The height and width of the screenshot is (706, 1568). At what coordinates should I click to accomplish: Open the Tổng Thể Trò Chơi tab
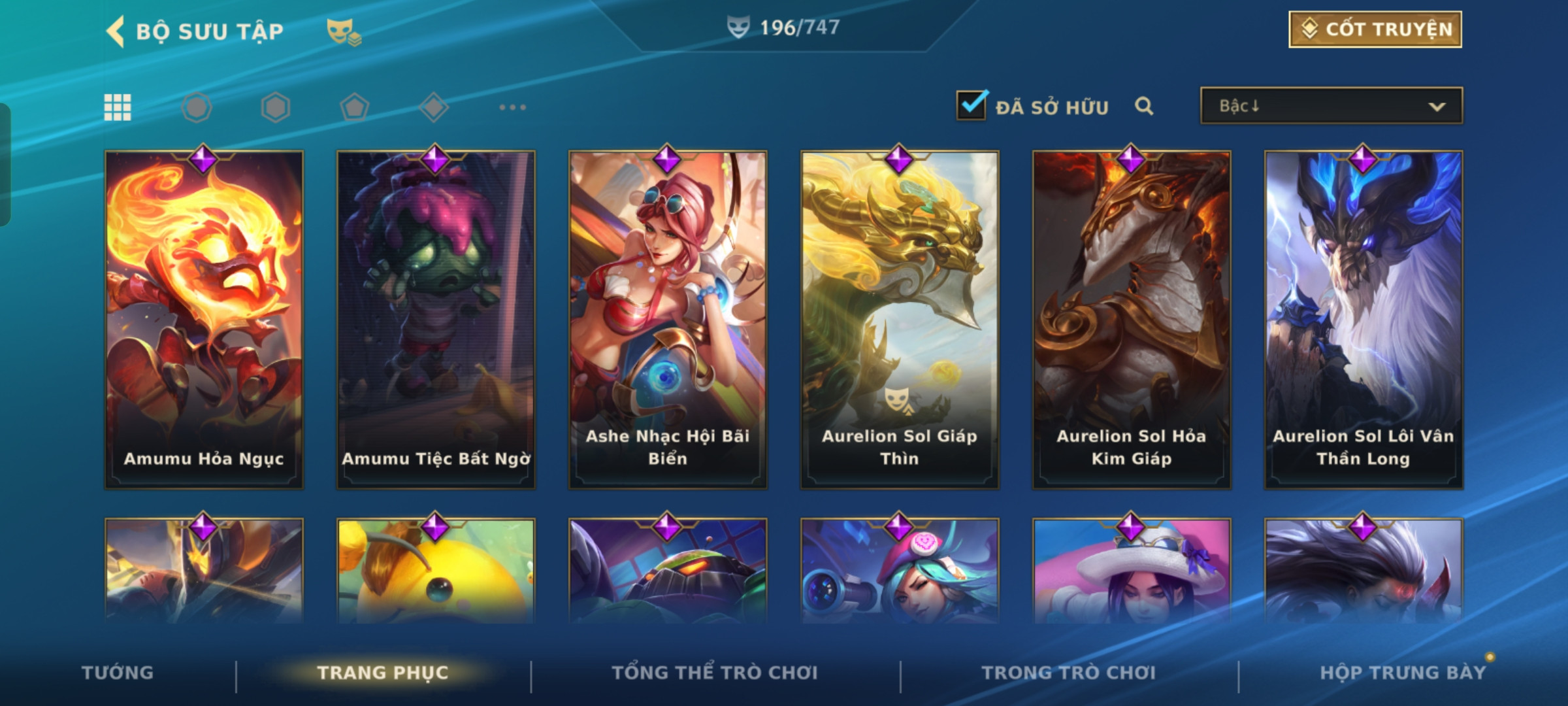pos(714,673)
